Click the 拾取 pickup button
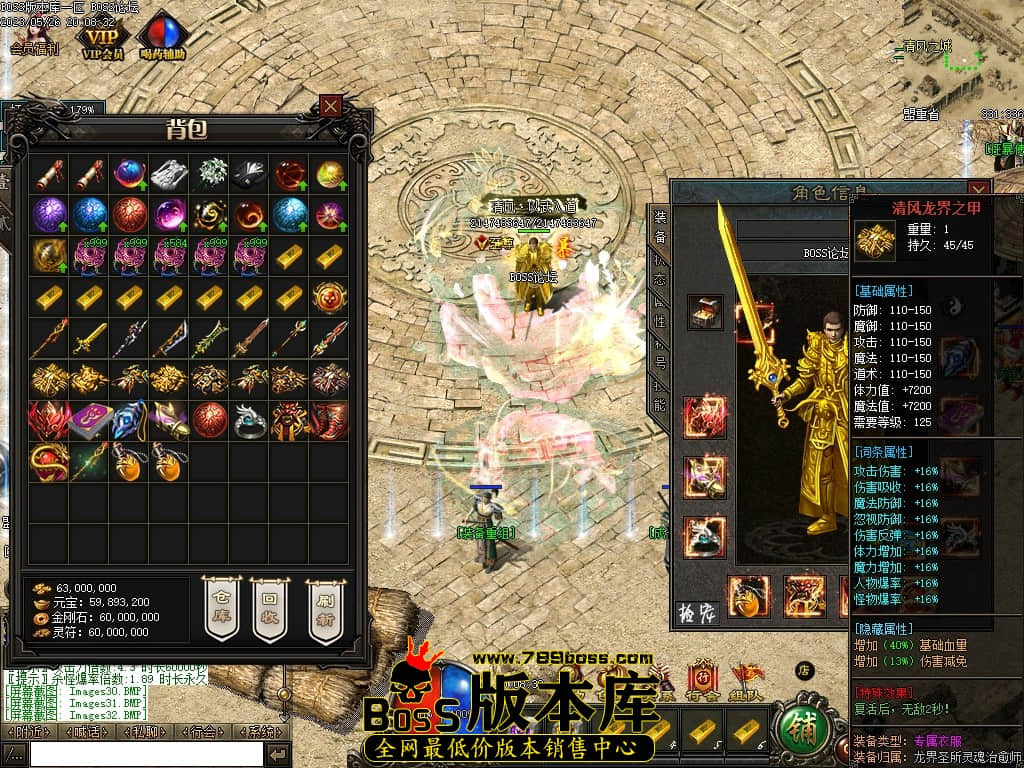 click(699, 612)
